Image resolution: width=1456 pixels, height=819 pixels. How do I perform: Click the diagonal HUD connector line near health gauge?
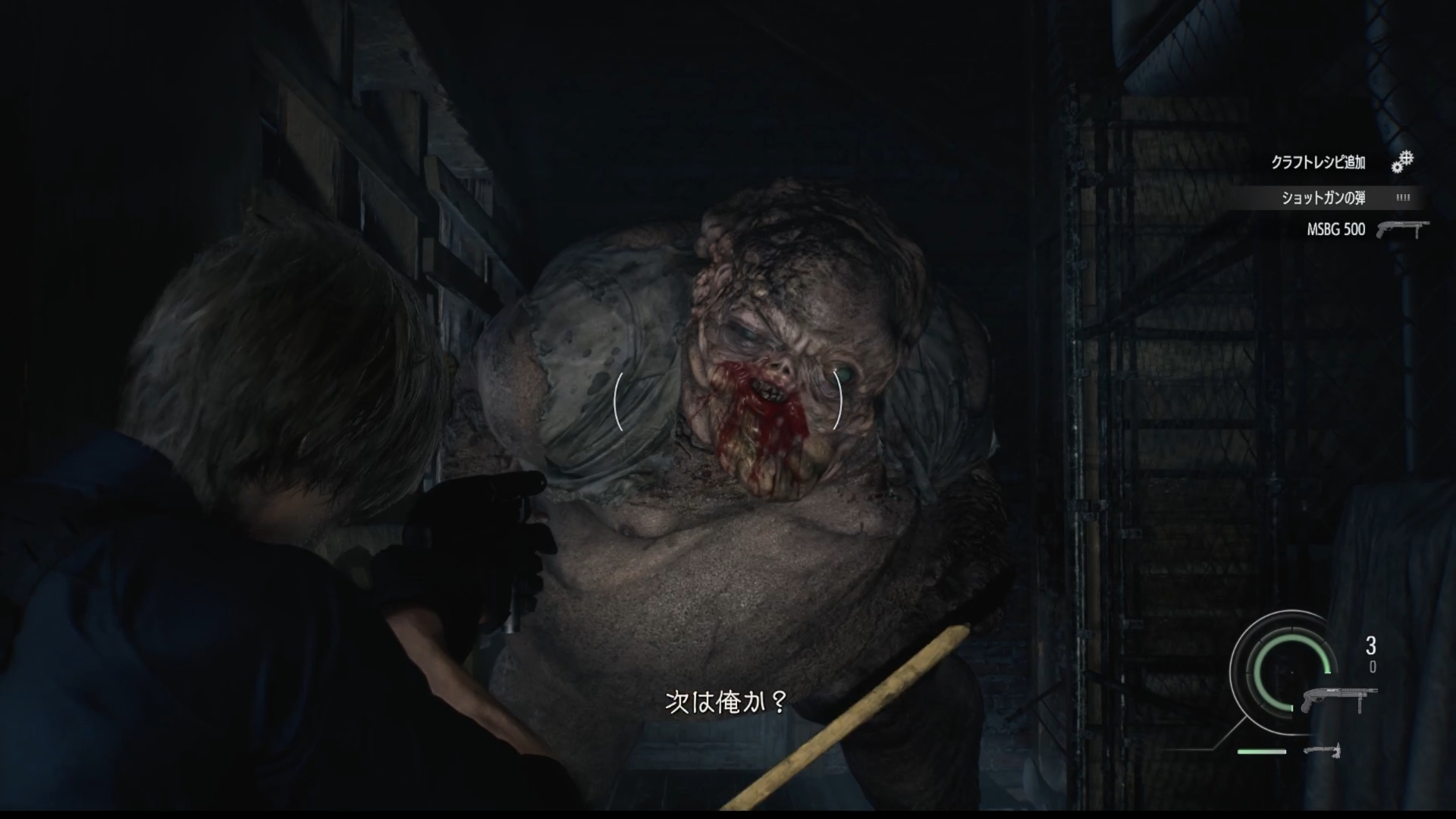click(x=1231, y=733)
